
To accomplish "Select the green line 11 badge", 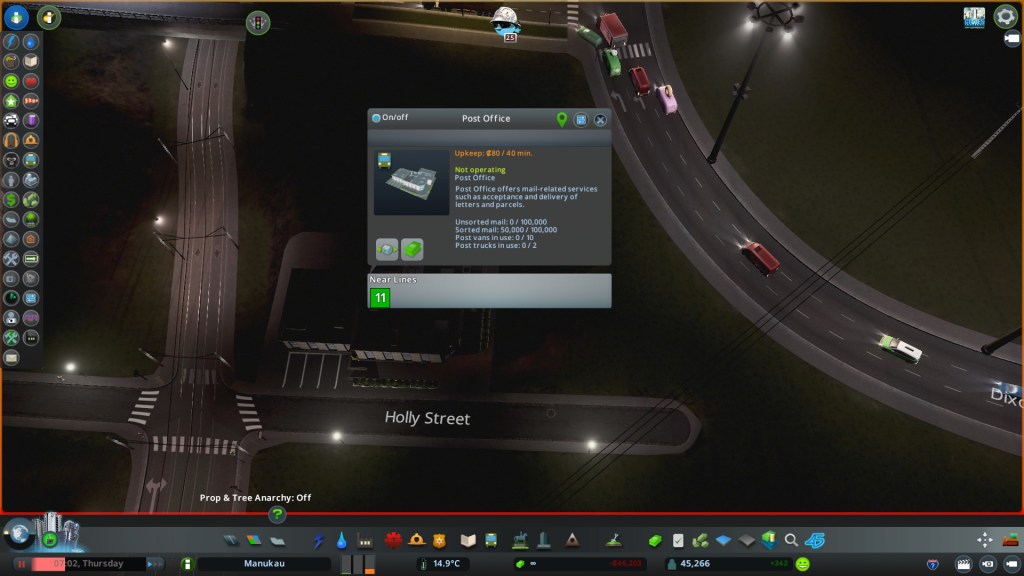I will click(x=380, y=297).
